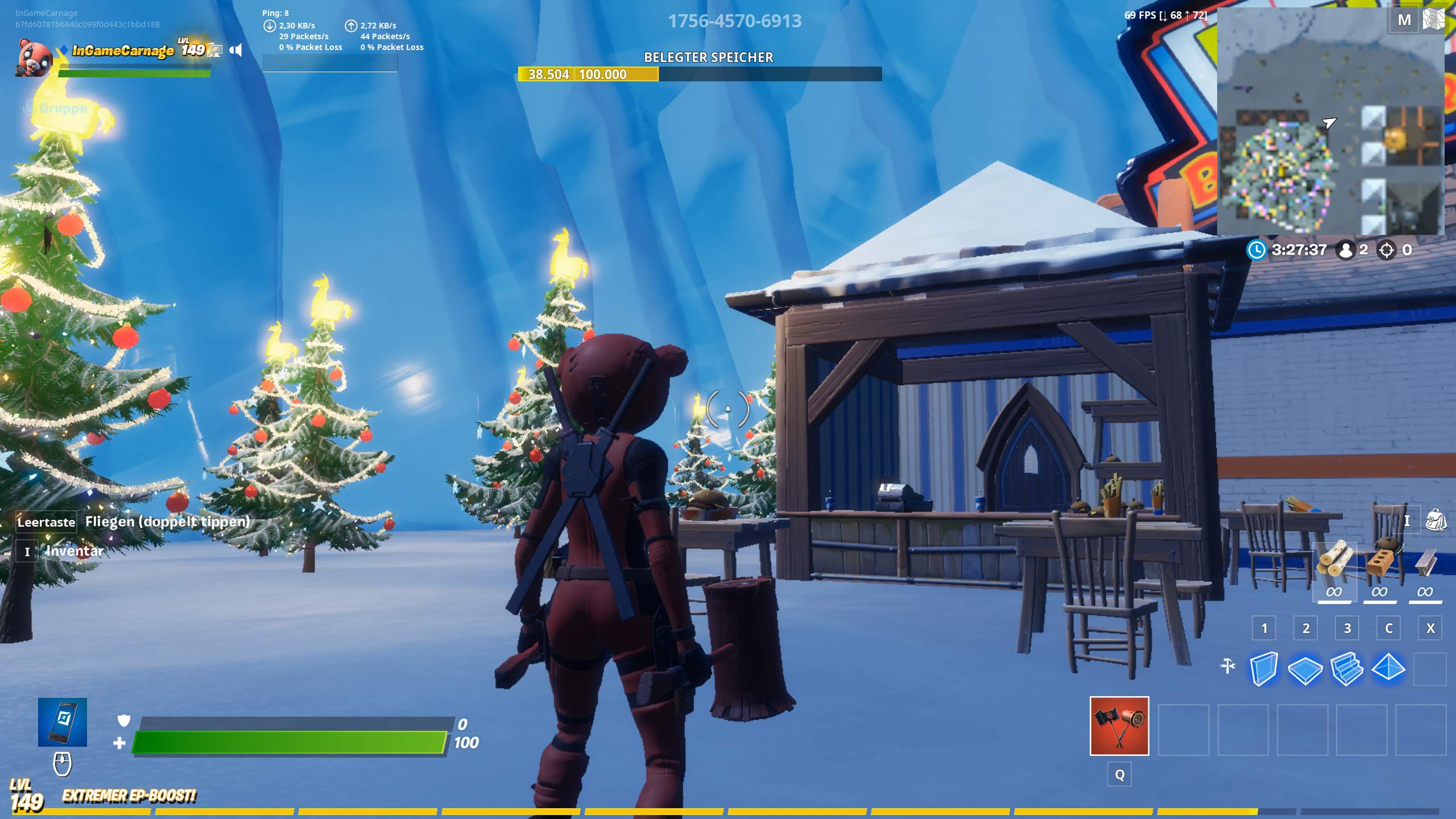Click the eliminations crosshair icon
Viewport: 1456px width, 819px height.
[x=1388, y=250]
